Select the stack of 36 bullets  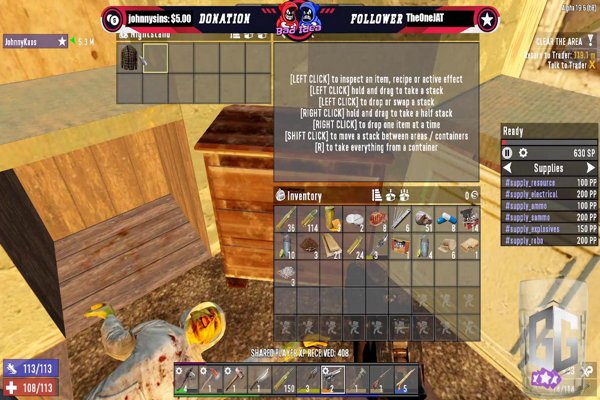(285, 219)
